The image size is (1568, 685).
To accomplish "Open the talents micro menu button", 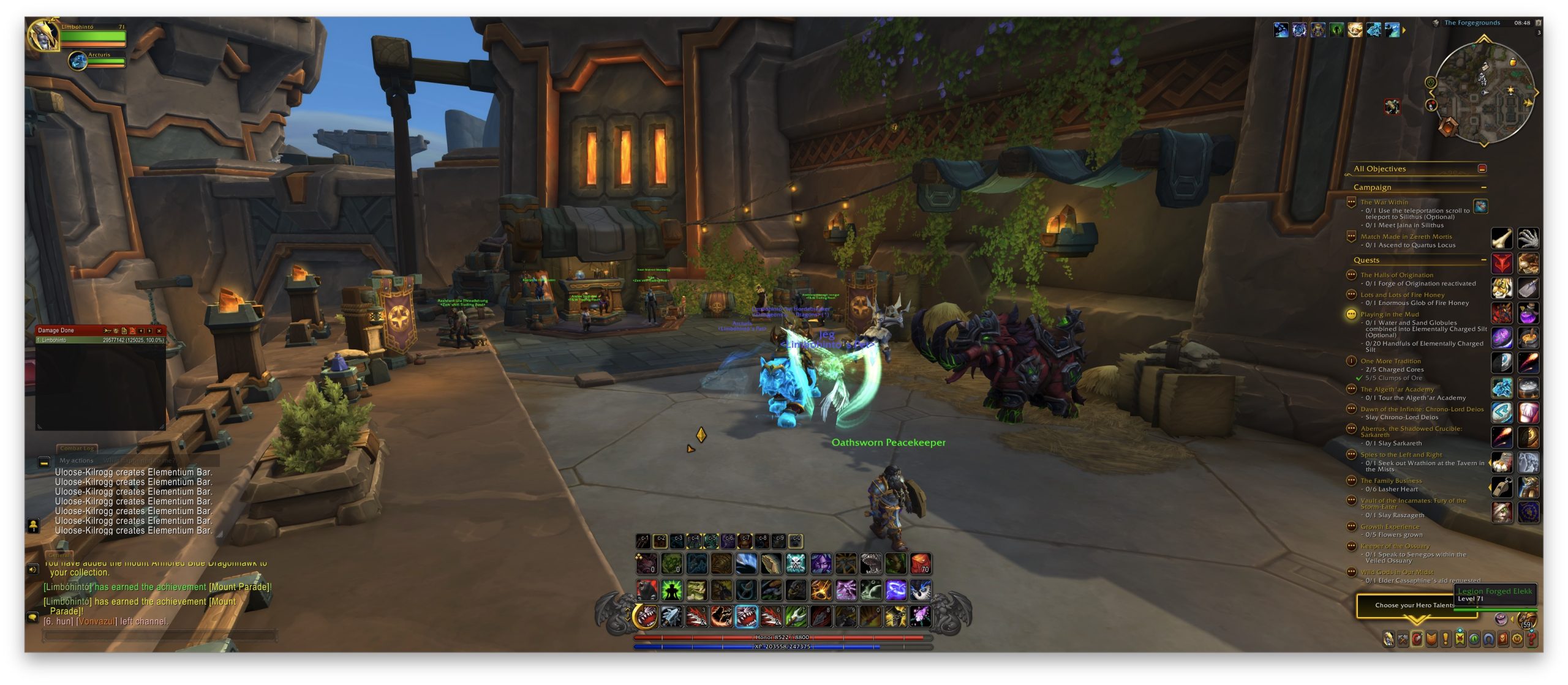I will tap(1417, 640).
